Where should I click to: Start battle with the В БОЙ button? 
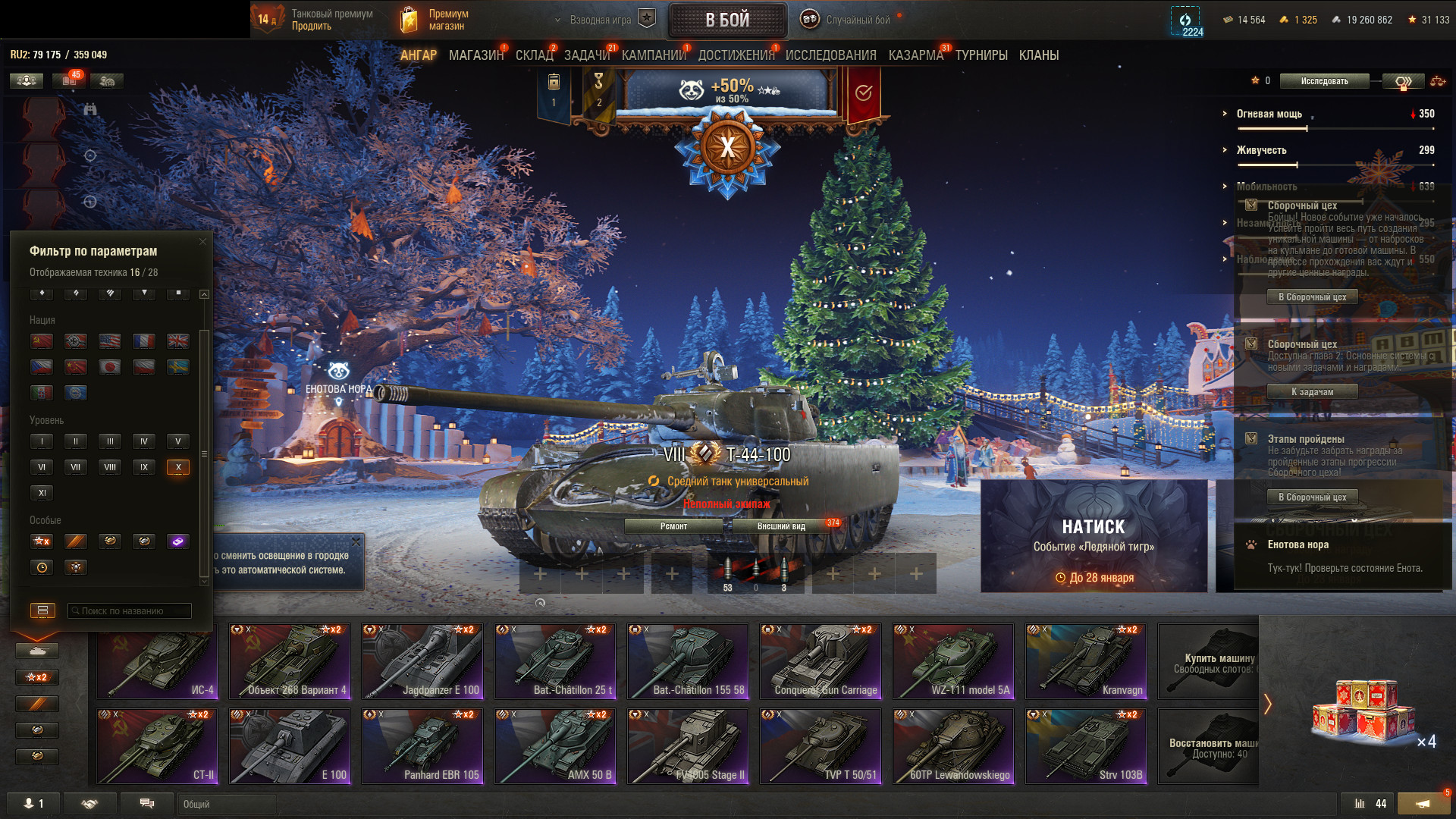click(x=726, y=20)
